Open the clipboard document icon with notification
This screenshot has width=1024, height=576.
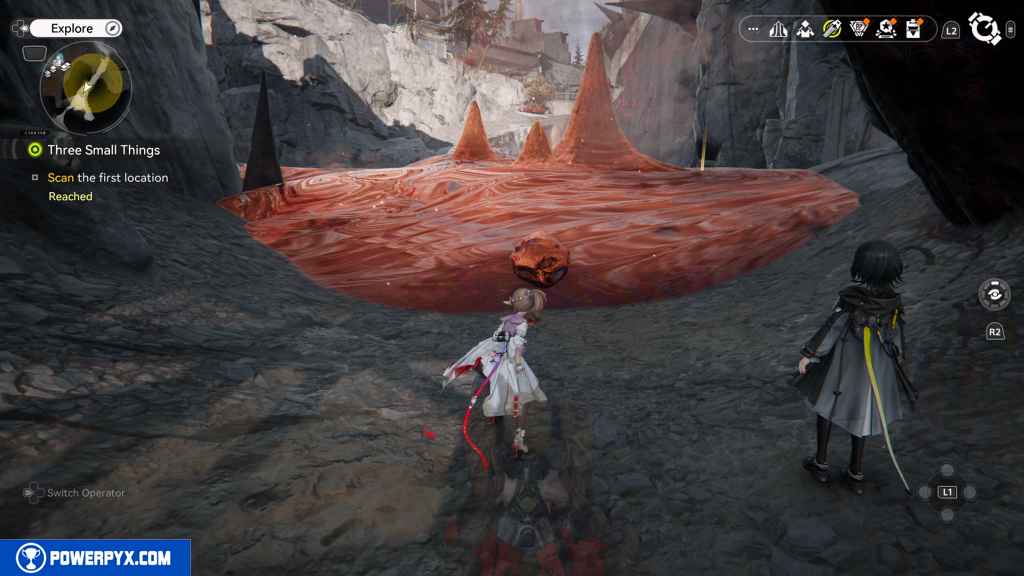[912, 30]
